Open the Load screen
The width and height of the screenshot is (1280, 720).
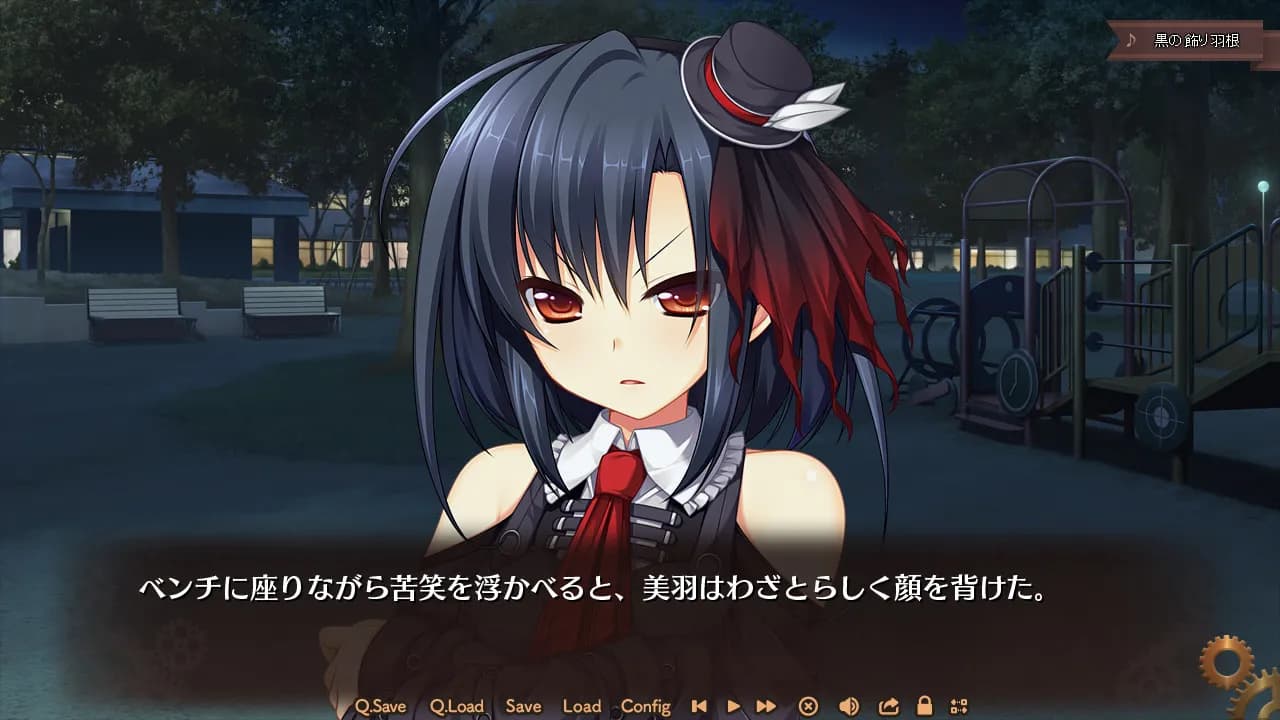[582, 705]
